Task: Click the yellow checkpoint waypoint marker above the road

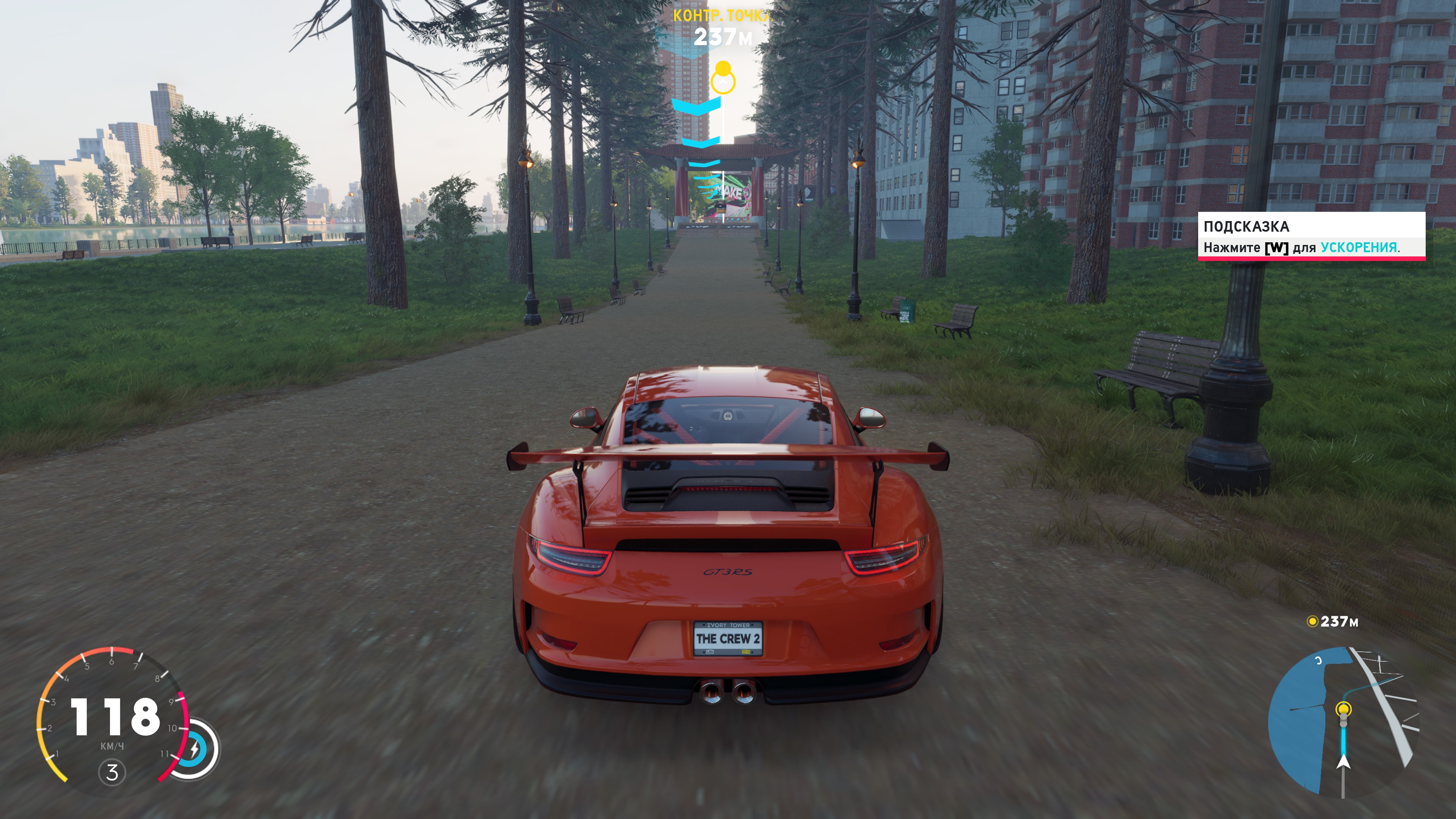Action: coord(723,78)
